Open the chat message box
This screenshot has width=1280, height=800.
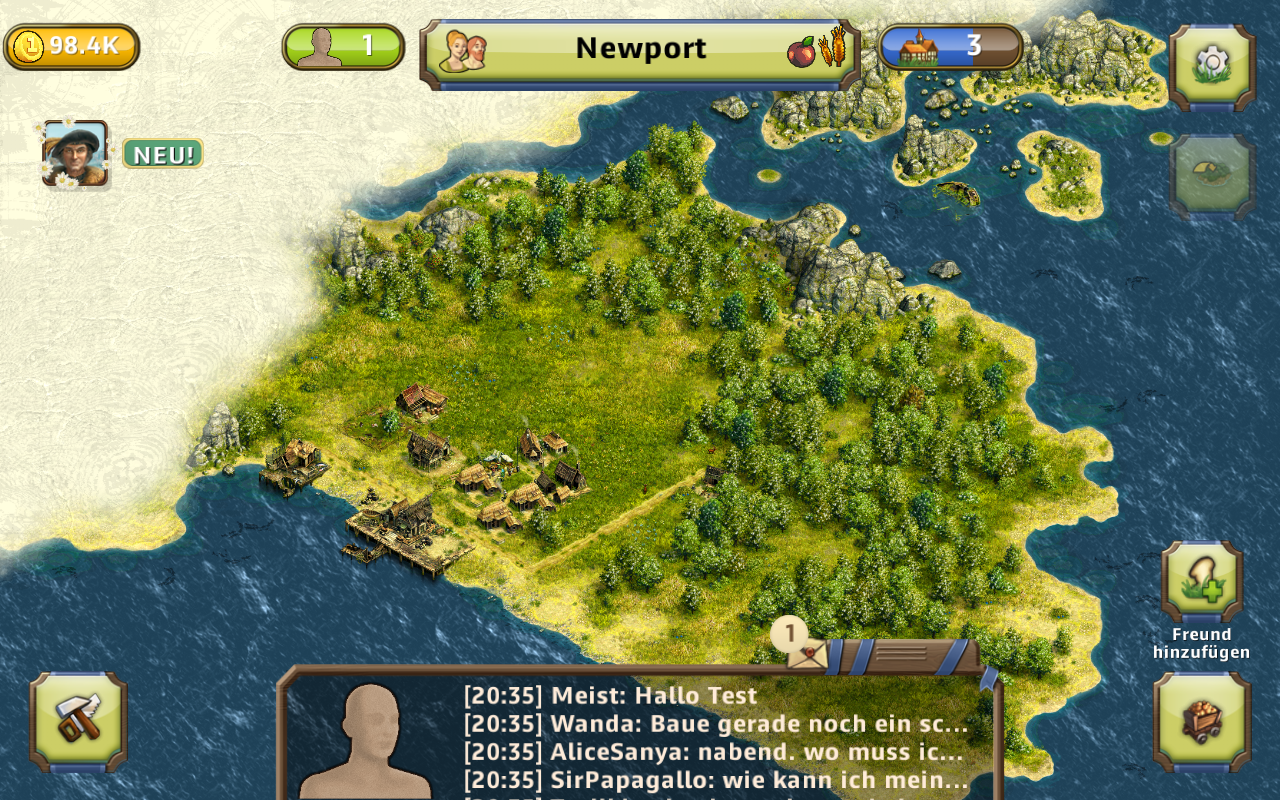coord(715,738)
